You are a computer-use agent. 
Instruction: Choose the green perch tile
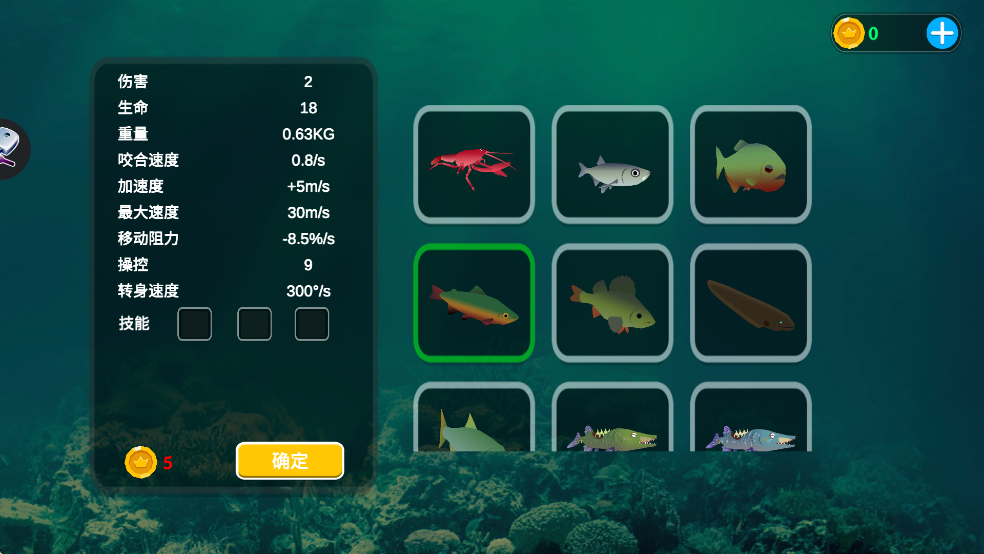click(612, 302)
